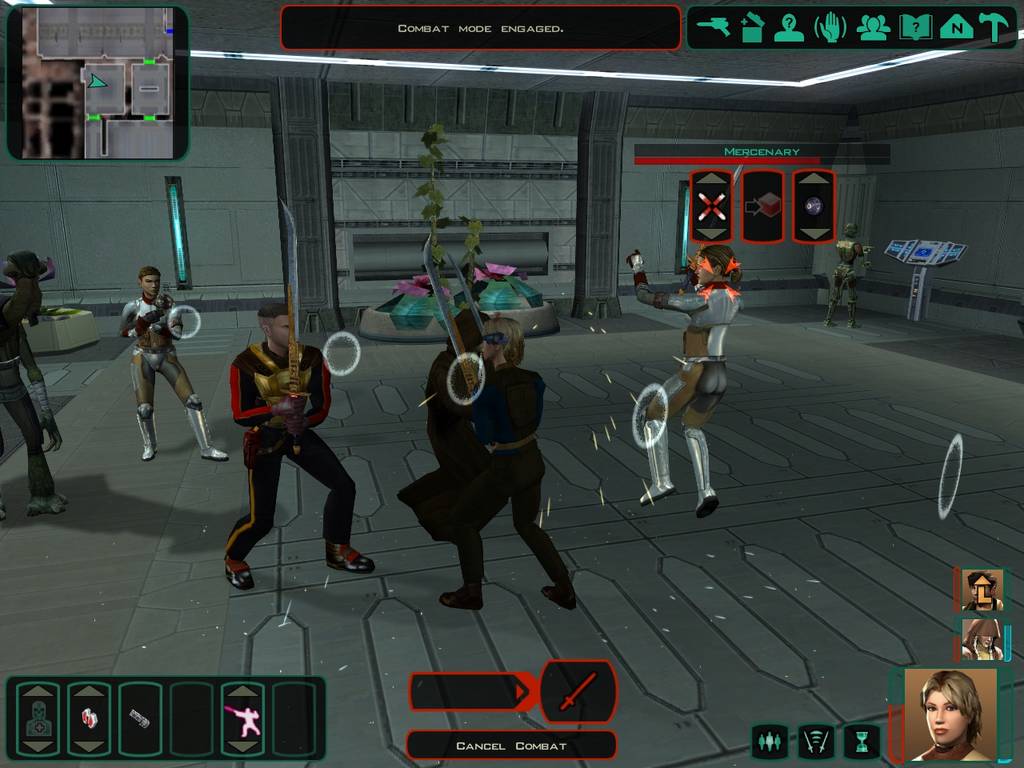Use the medpac slot in the hotbar
Screen dimensions: 1024x768
(89, 718)
